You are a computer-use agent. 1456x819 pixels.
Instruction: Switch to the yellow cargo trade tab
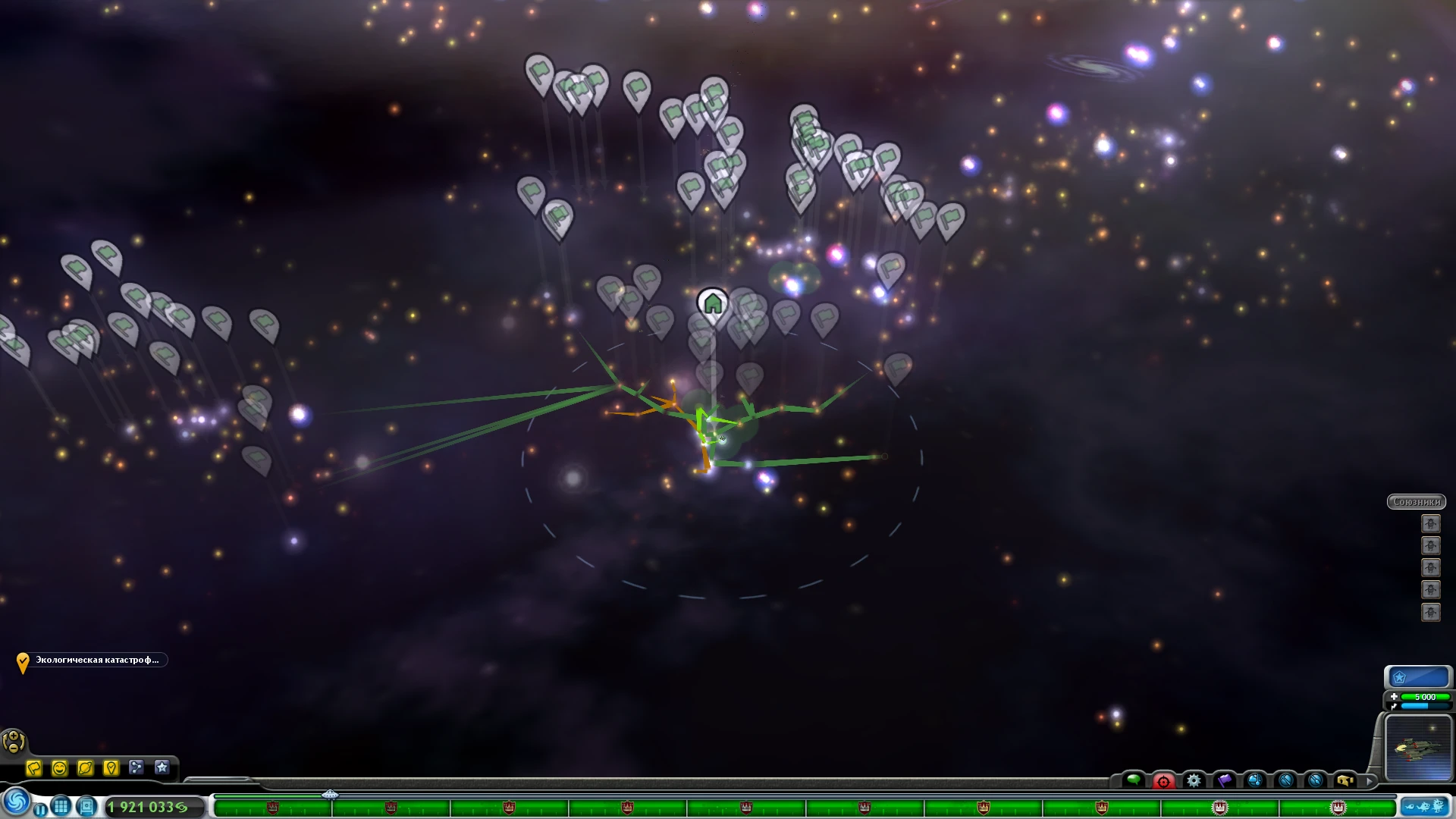coord(1345,781)
